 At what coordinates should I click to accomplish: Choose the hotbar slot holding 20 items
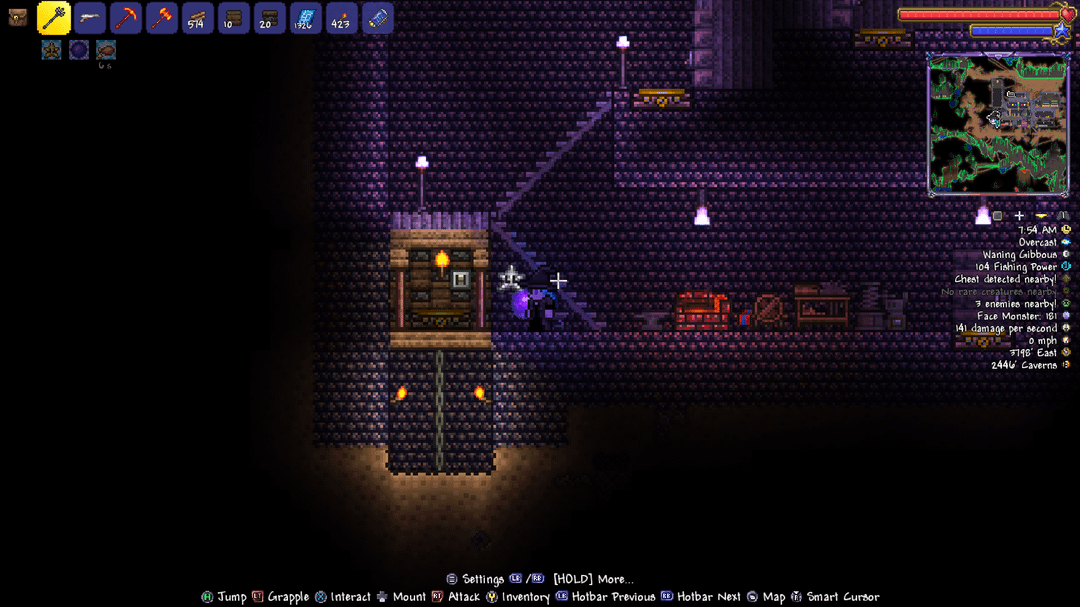[270, 19]
